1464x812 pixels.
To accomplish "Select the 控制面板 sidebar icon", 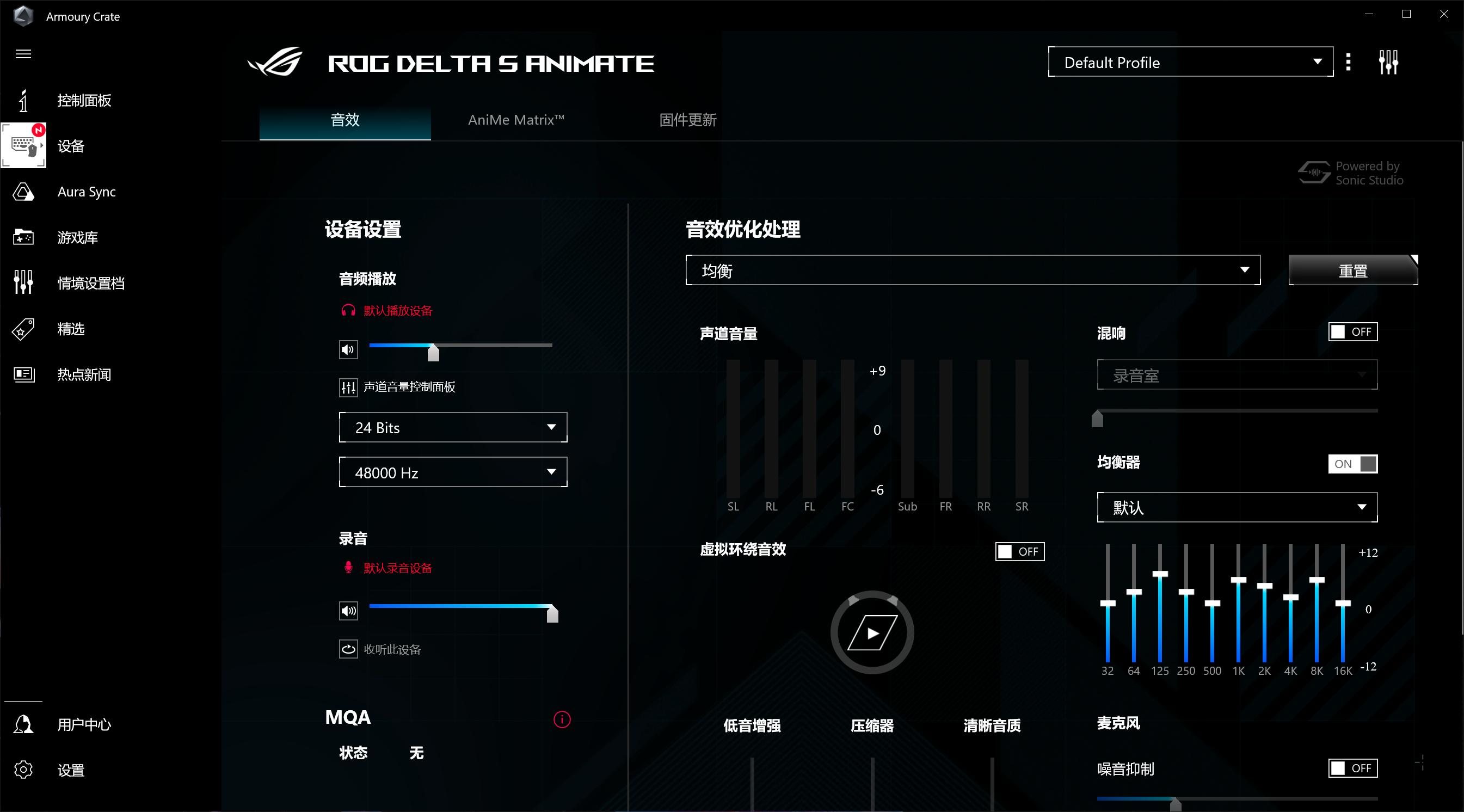I will tap(84, 101).
